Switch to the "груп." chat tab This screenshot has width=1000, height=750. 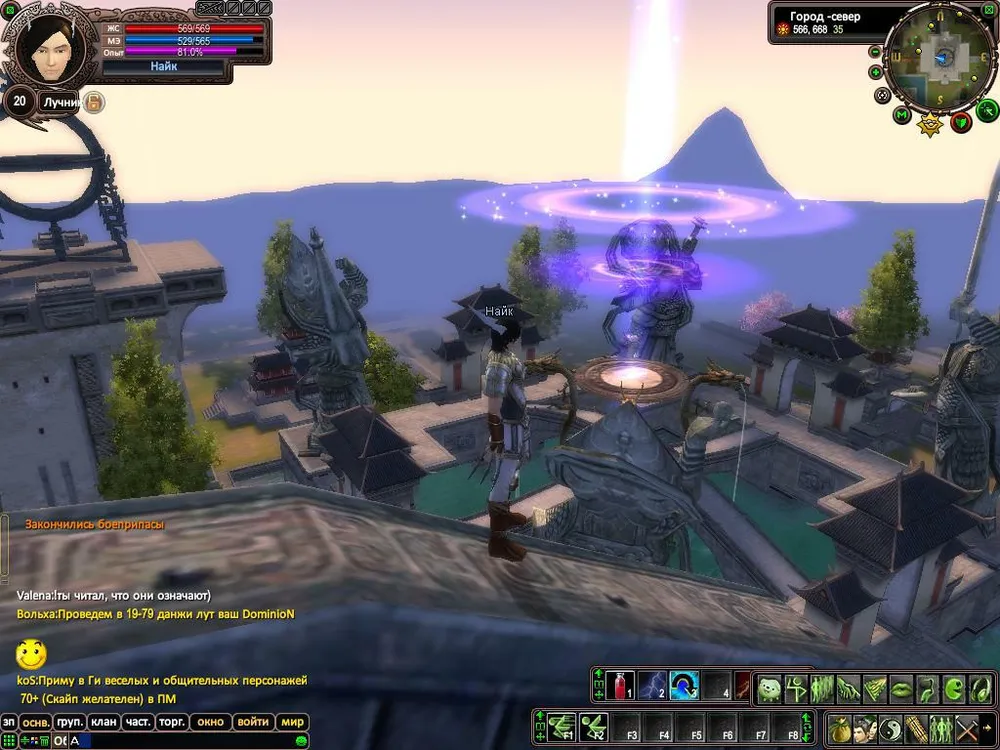69,722
